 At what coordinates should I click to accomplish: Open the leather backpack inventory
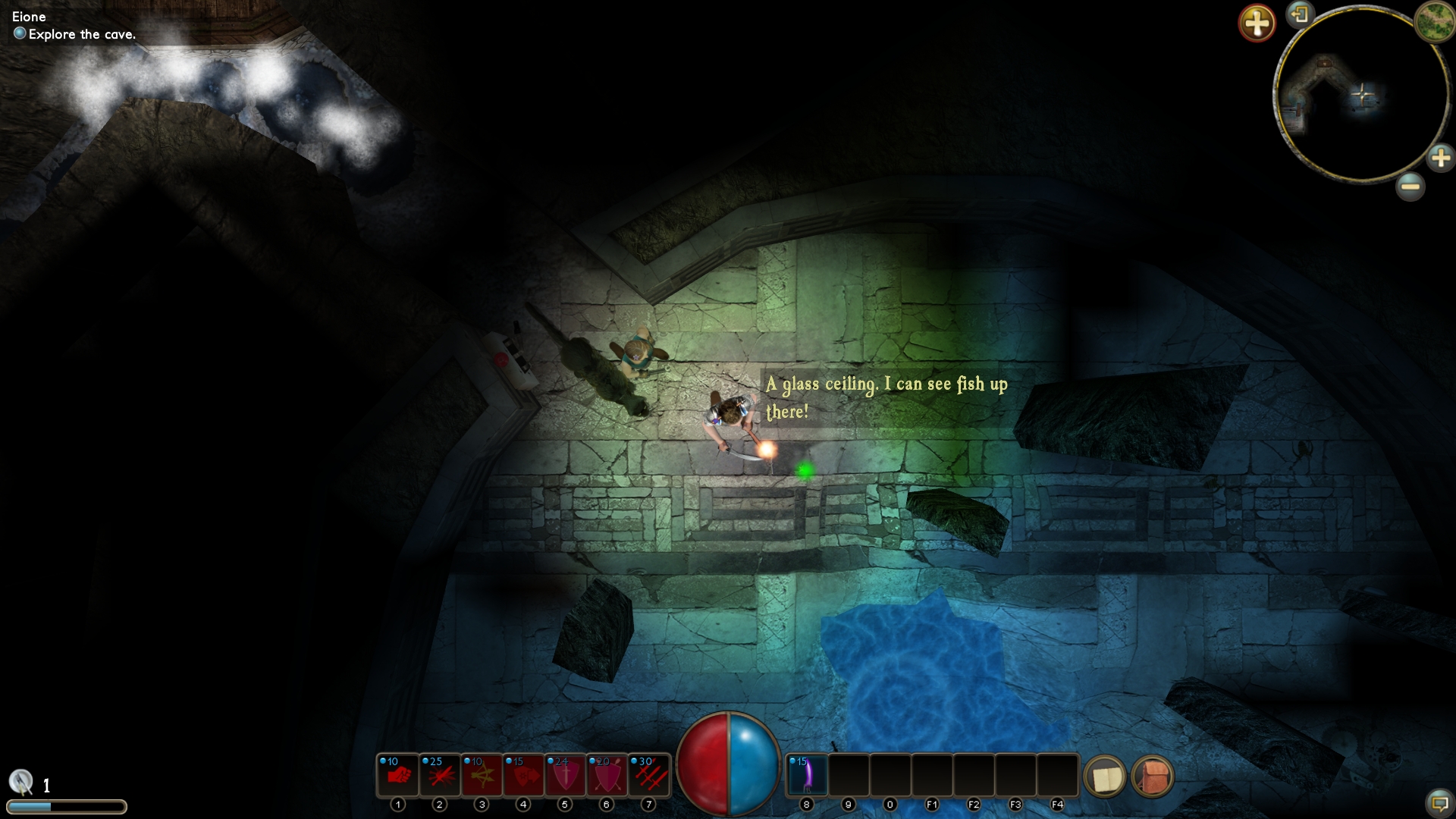1153,777
